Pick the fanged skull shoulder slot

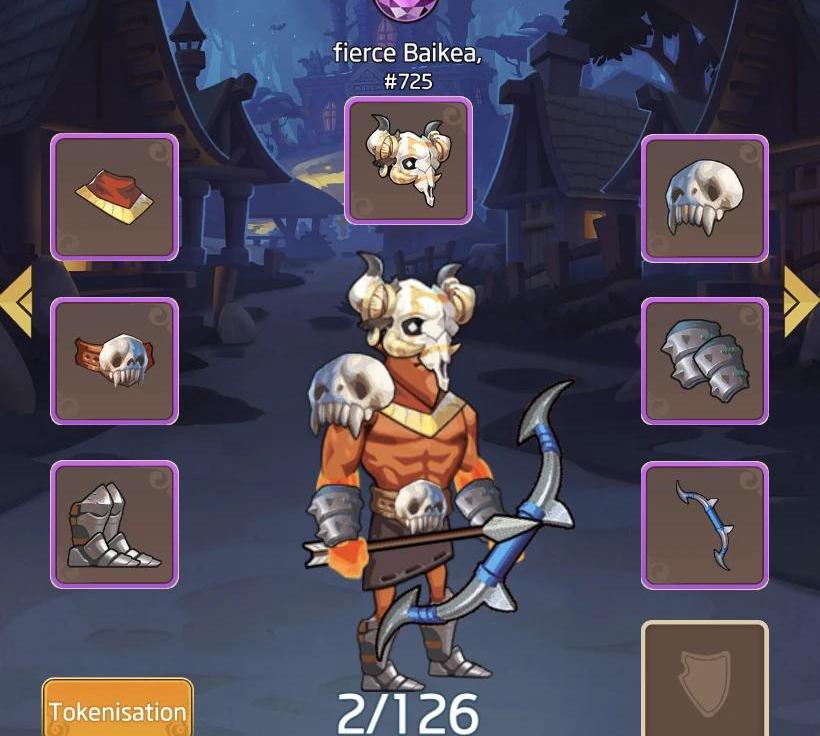pyautogui.click(x=704, y=198)
